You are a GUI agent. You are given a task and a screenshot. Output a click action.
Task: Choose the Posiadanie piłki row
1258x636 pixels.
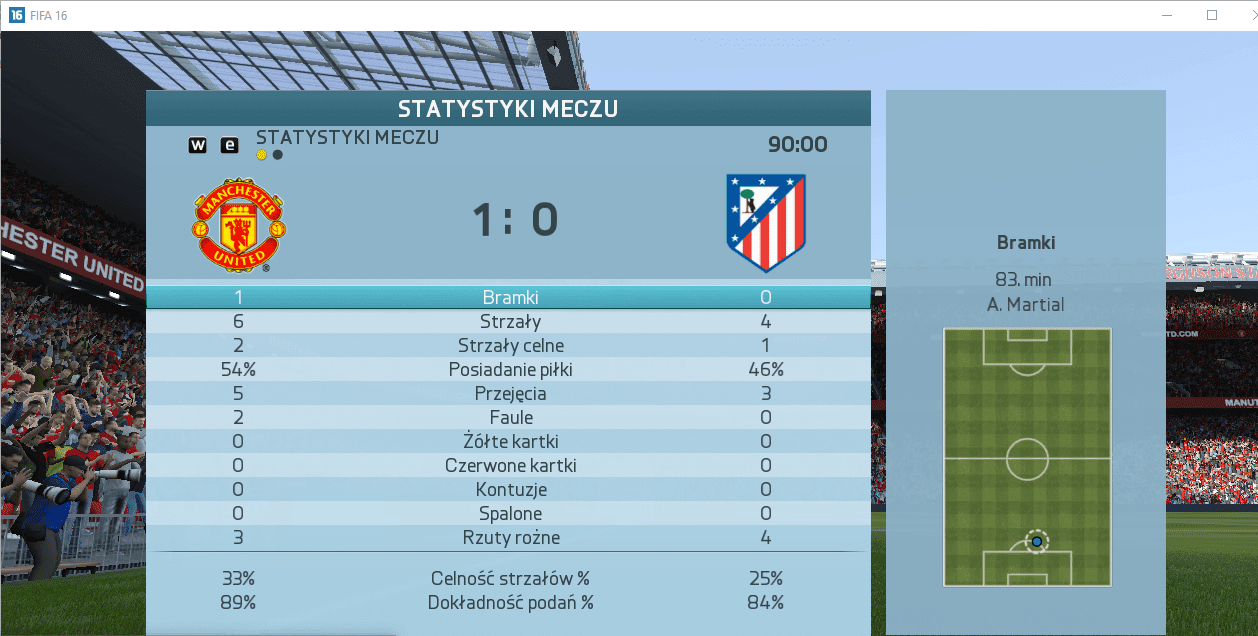coord(510,369)
